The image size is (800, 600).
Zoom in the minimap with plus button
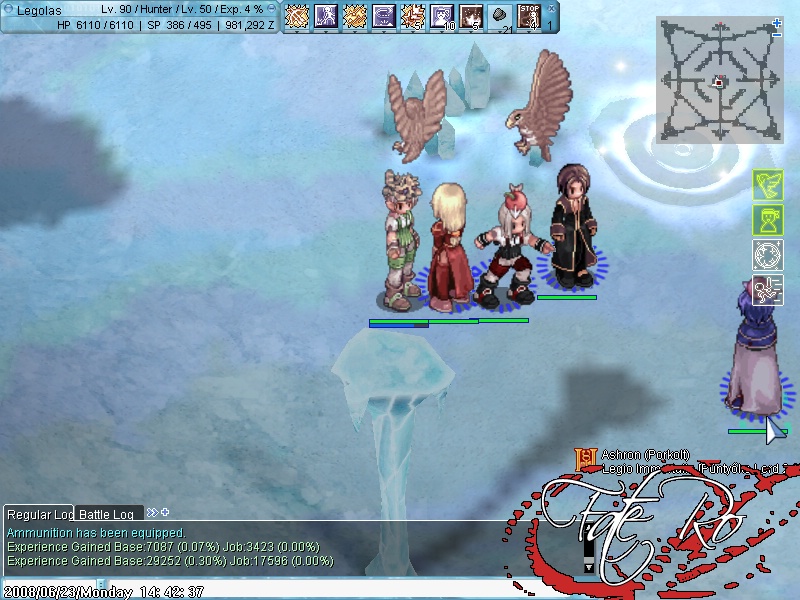(777, 22)
